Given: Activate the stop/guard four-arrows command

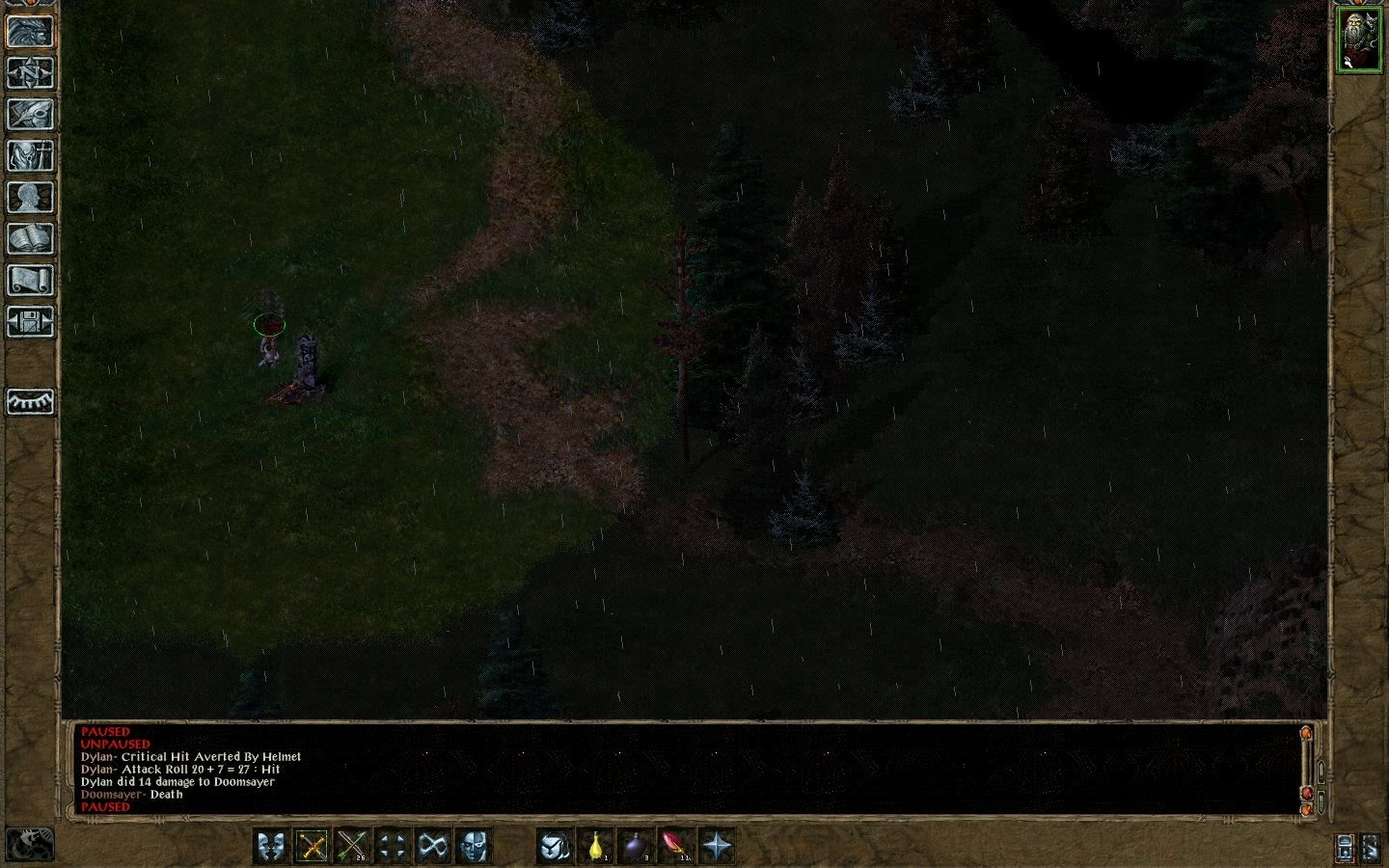Looking at the screenshot, I should click(390, 846).
